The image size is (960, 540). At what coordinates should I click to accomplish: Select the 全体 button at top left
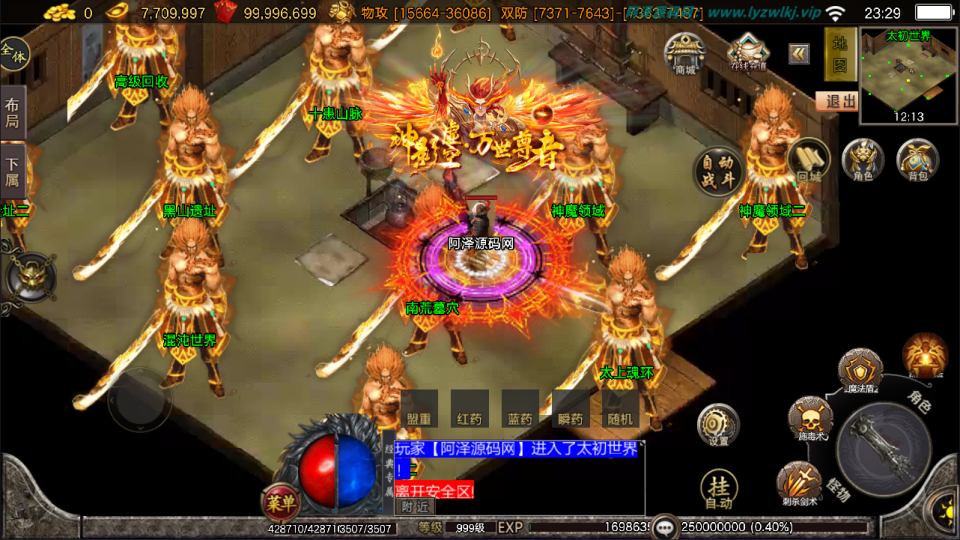[x=13, y=54]
